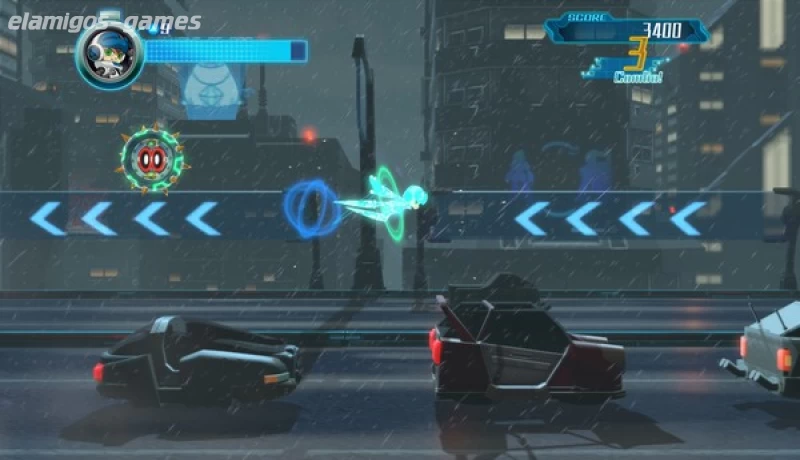The width and height of the screenshot is (800, 460).
Task: Click Beck's character portrait icon
Action: [x=109, y=51]
